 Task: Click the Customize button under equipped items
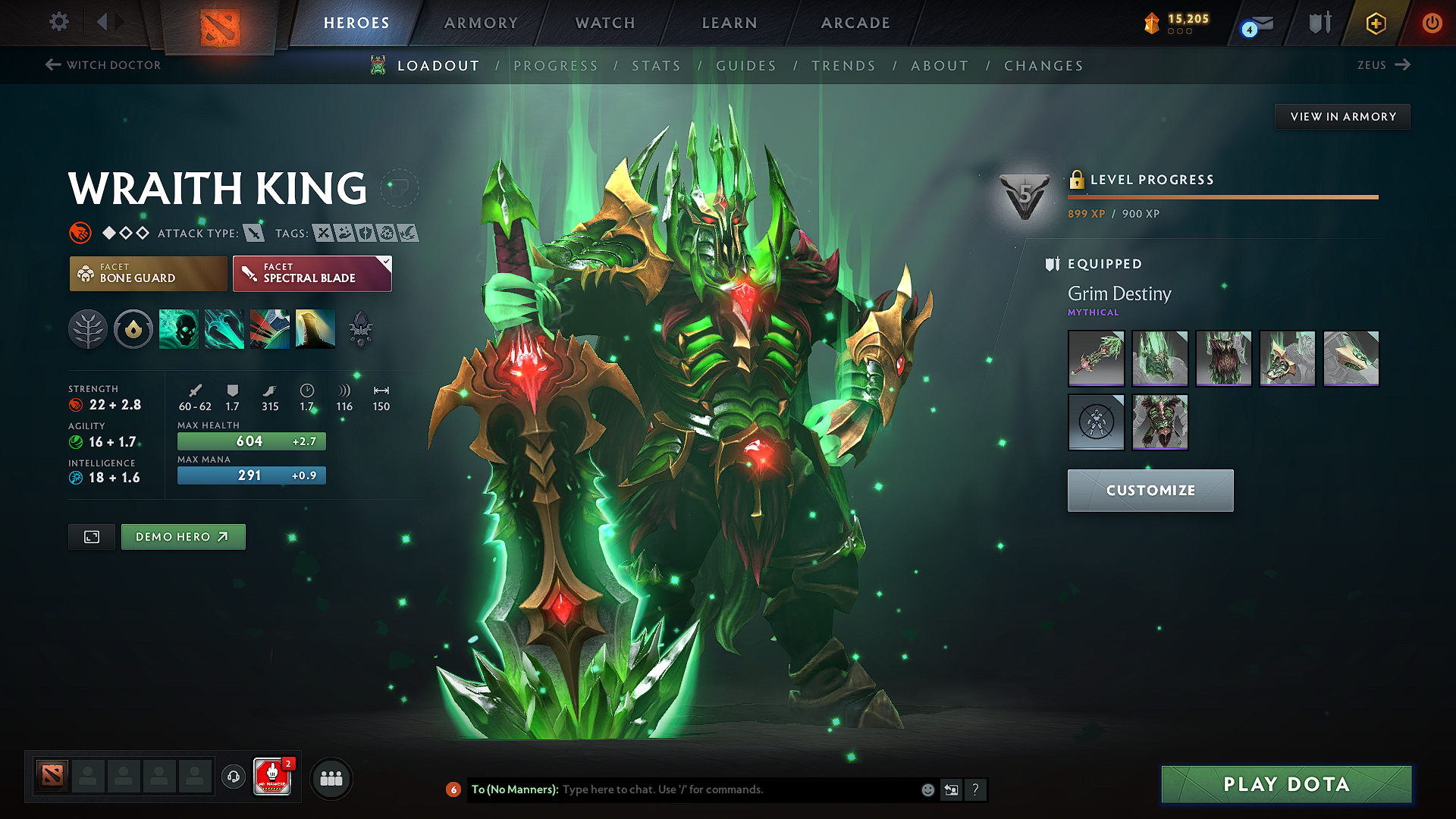[1150, 490]
